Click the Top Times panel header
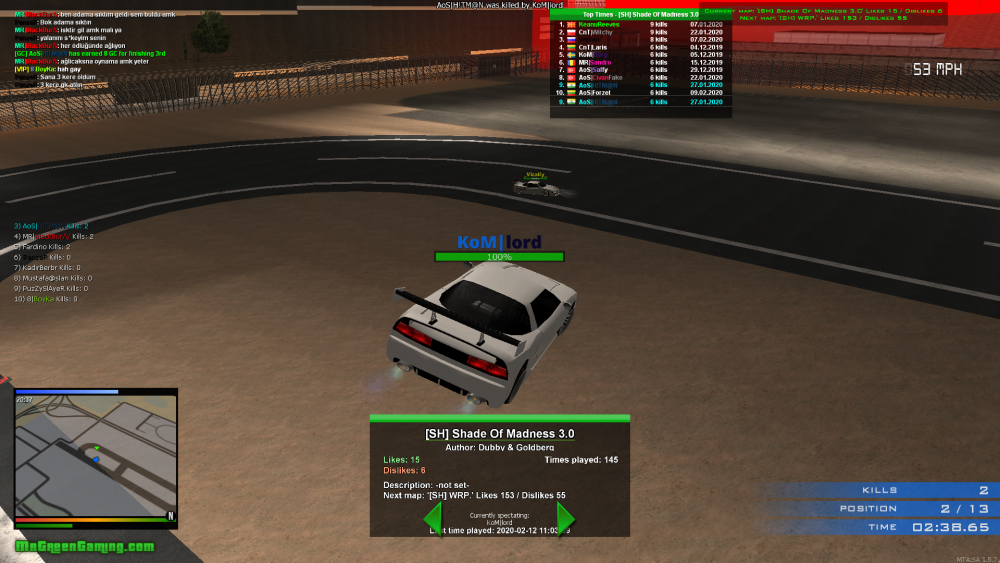Viewport: 1000px width, 563px height. (x=640, y=14)
